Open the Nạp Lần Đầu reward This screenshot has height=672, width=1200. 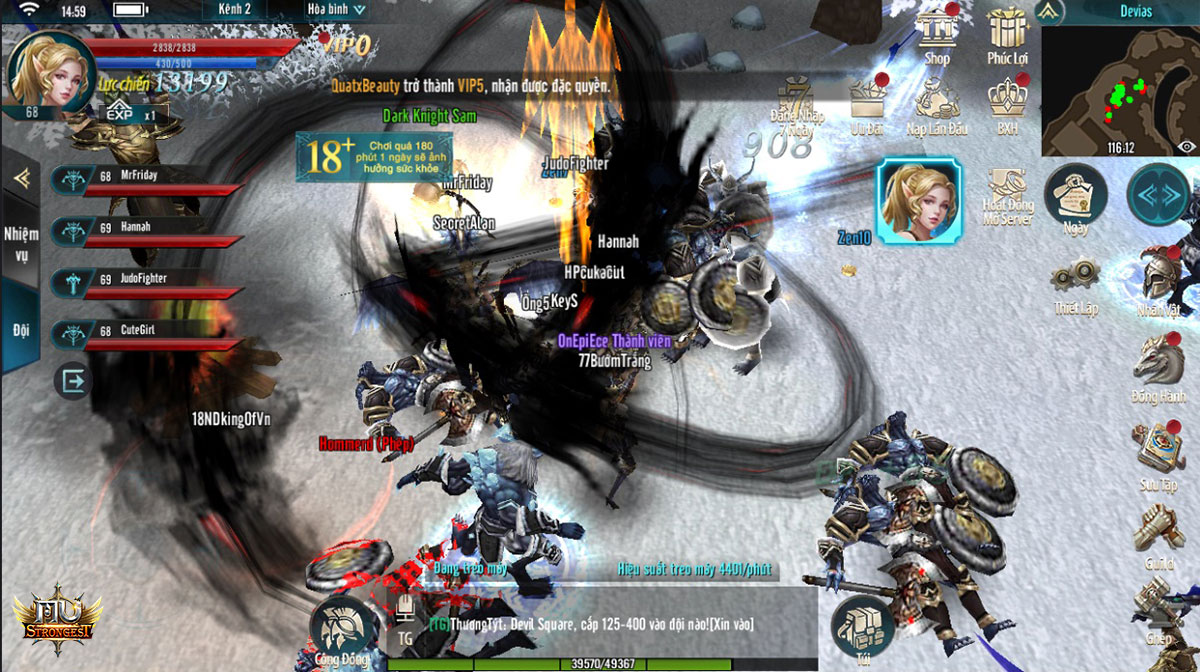937,102
